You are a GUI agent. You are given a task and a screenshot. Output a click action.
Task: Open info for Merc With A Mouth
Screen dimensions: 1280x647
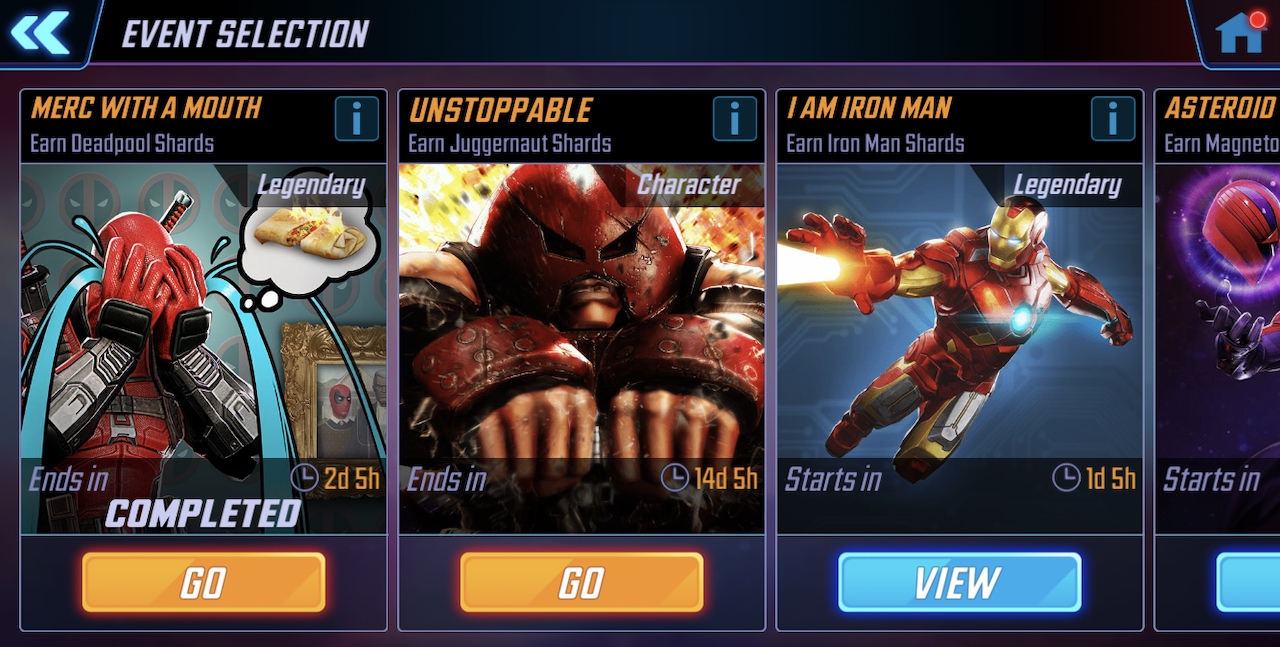click(x=357, y=119)
